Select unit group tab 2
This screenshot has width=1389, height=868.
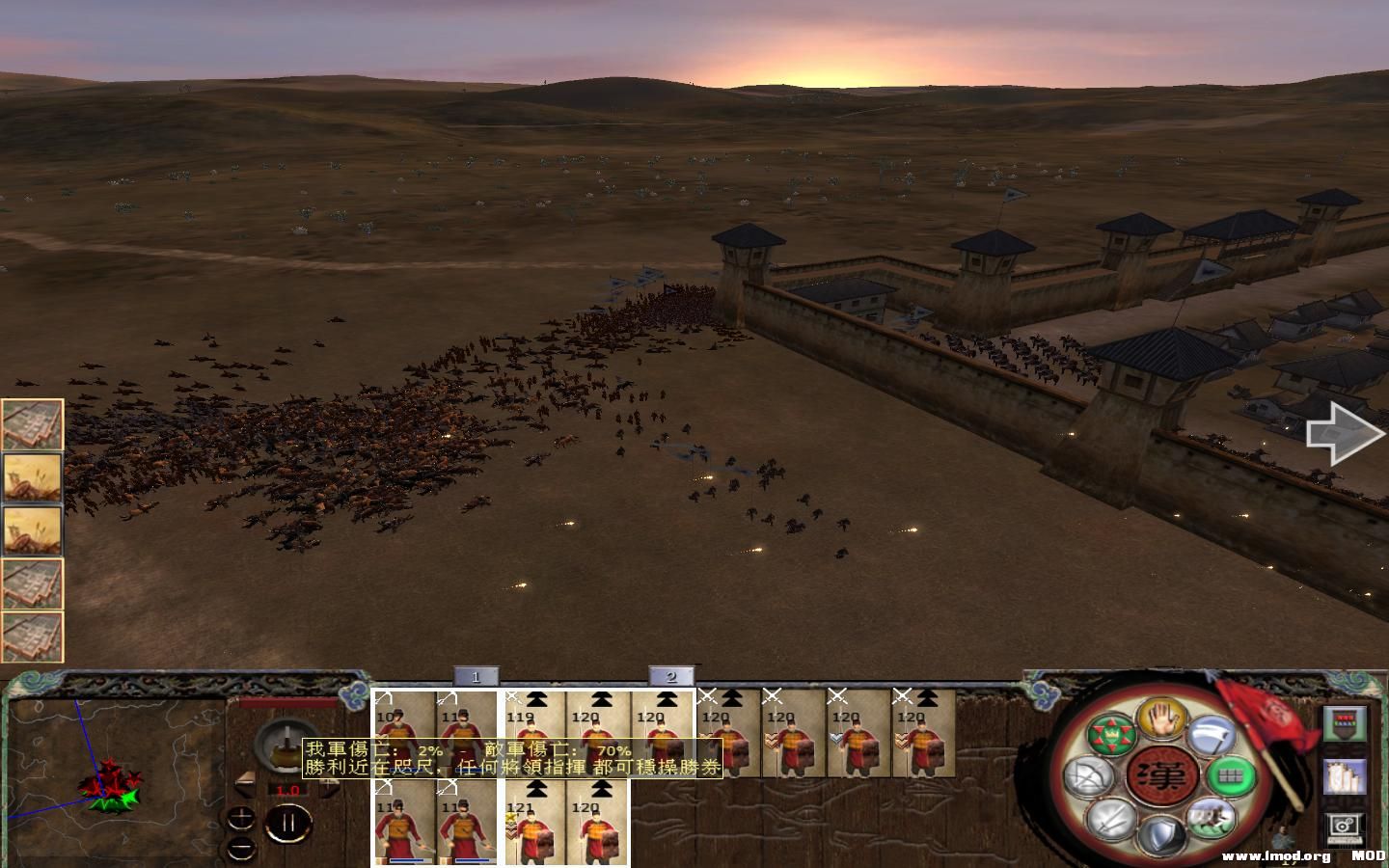coord(672,675)
